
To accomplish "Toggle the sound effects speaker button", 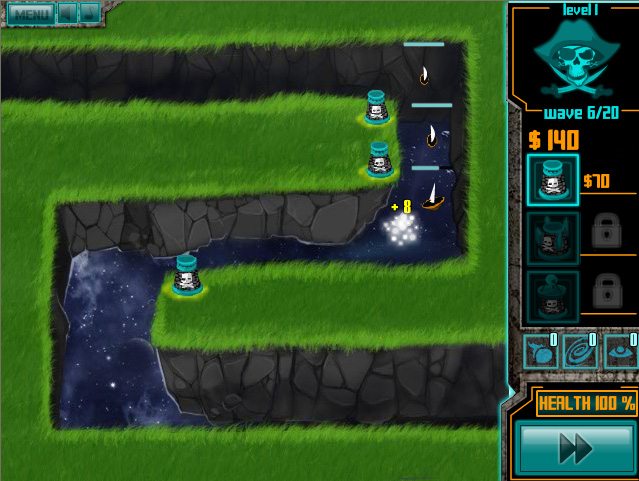I will (67, 14).
